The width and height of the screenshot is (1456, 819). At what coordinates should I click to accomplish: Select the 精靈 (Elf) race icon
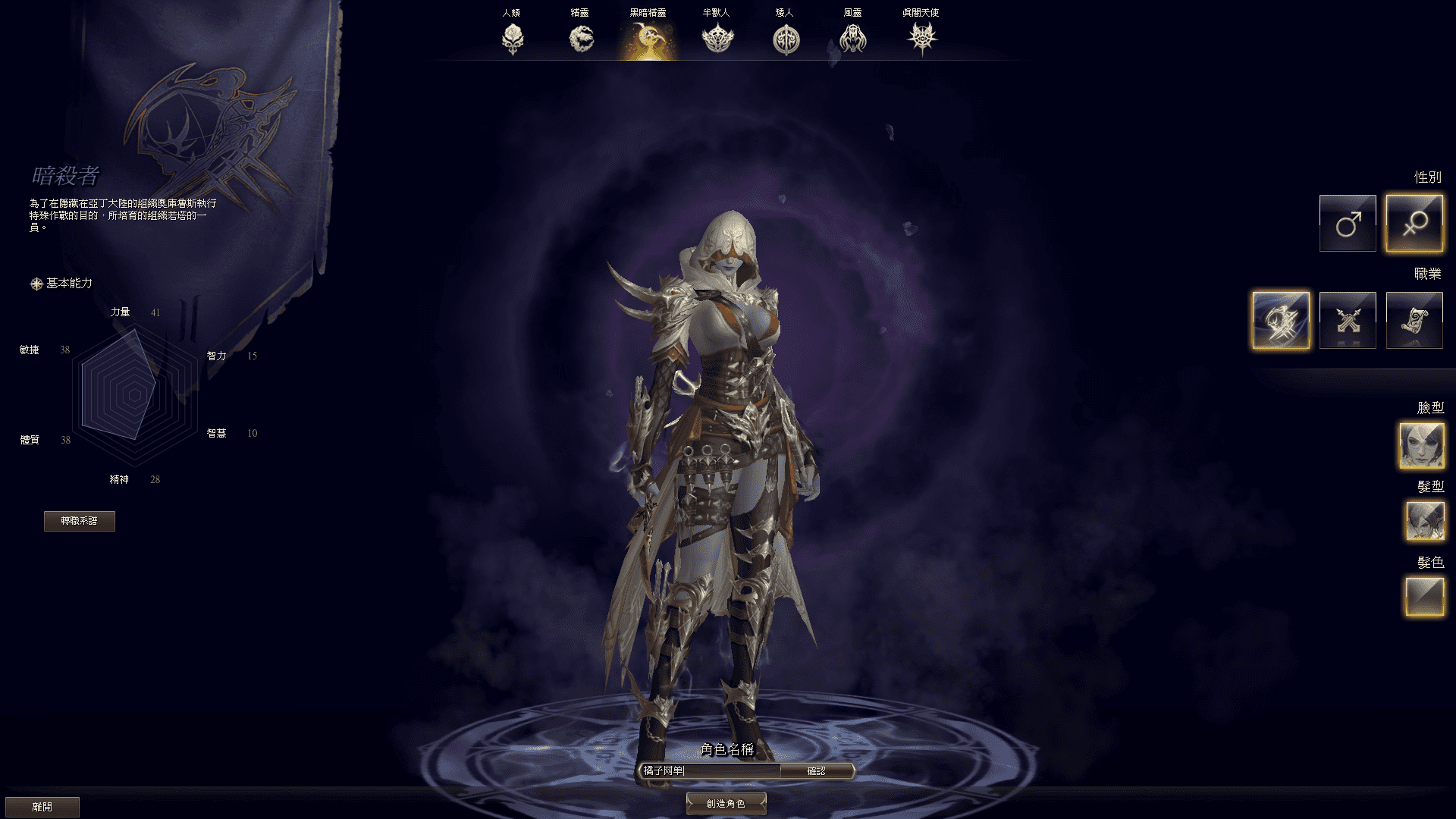[x=580, y=36]
